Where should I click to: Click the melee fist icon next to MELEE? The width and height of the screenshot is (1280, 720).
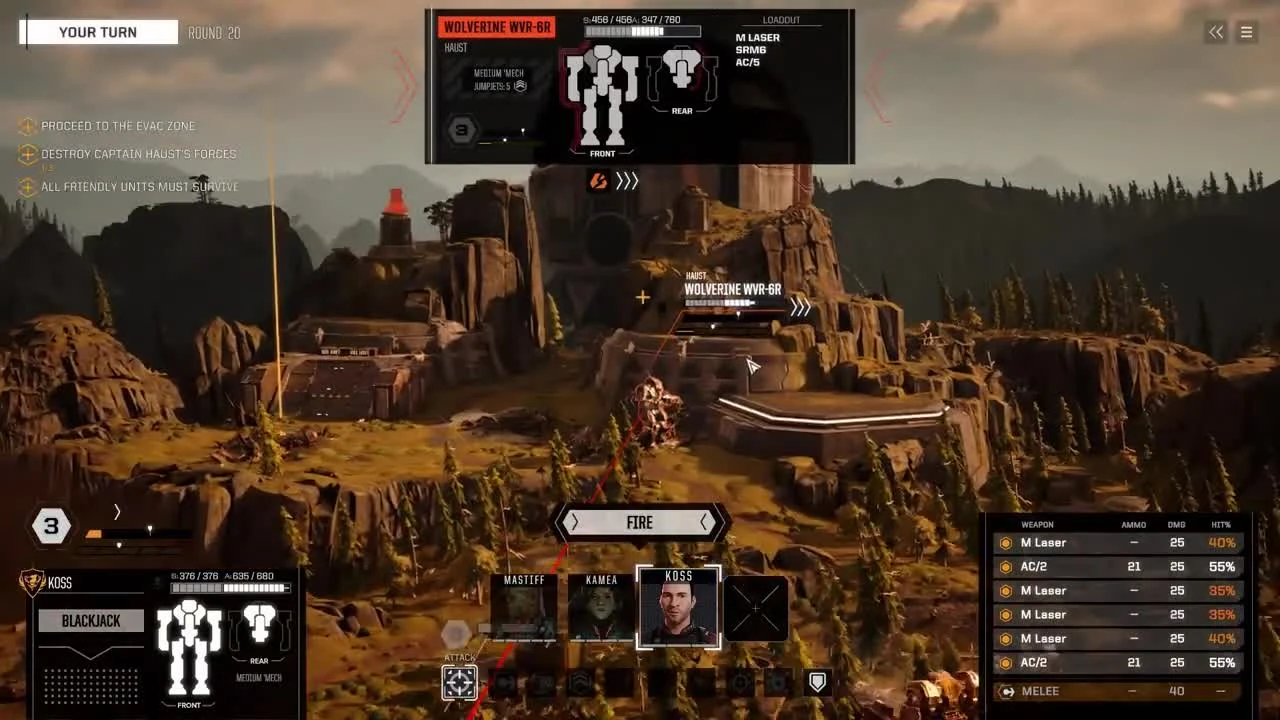click(x=1007, y=691)
